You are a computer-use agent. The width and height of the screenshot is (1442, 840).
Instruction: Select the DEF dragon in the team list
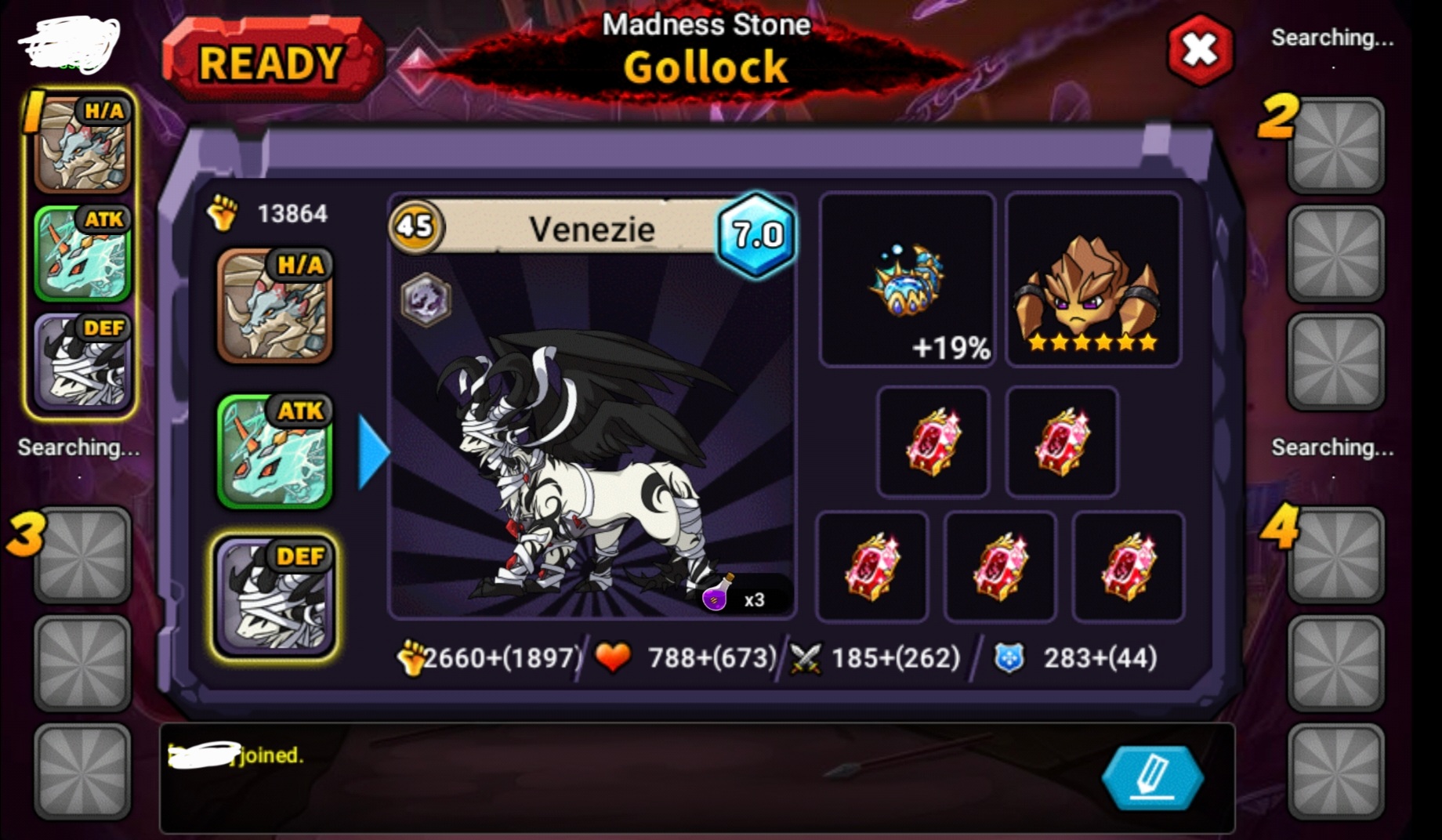coord(274,596)
